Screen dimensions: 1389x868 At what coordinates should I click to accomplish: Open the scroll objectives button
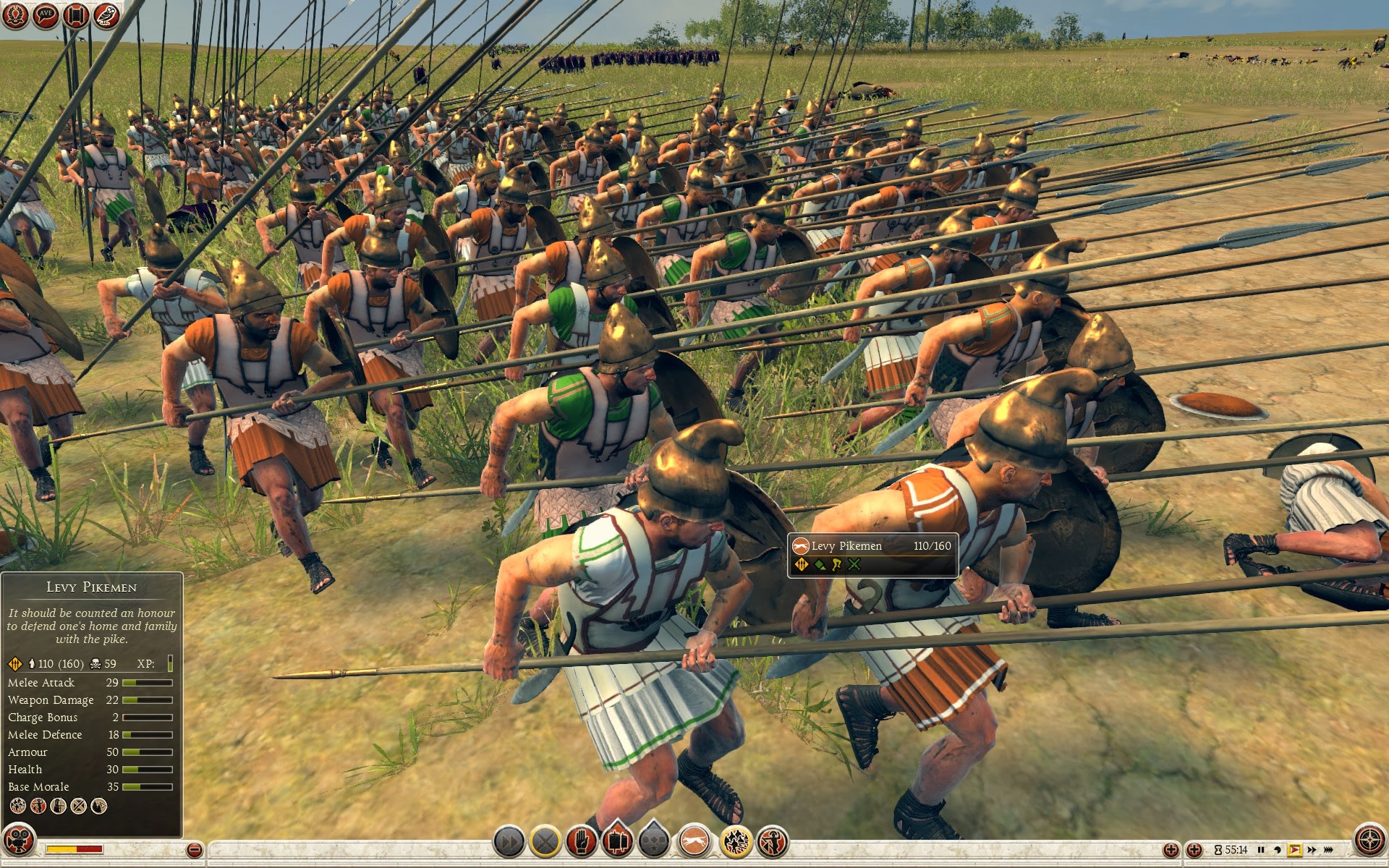(76, 15)
